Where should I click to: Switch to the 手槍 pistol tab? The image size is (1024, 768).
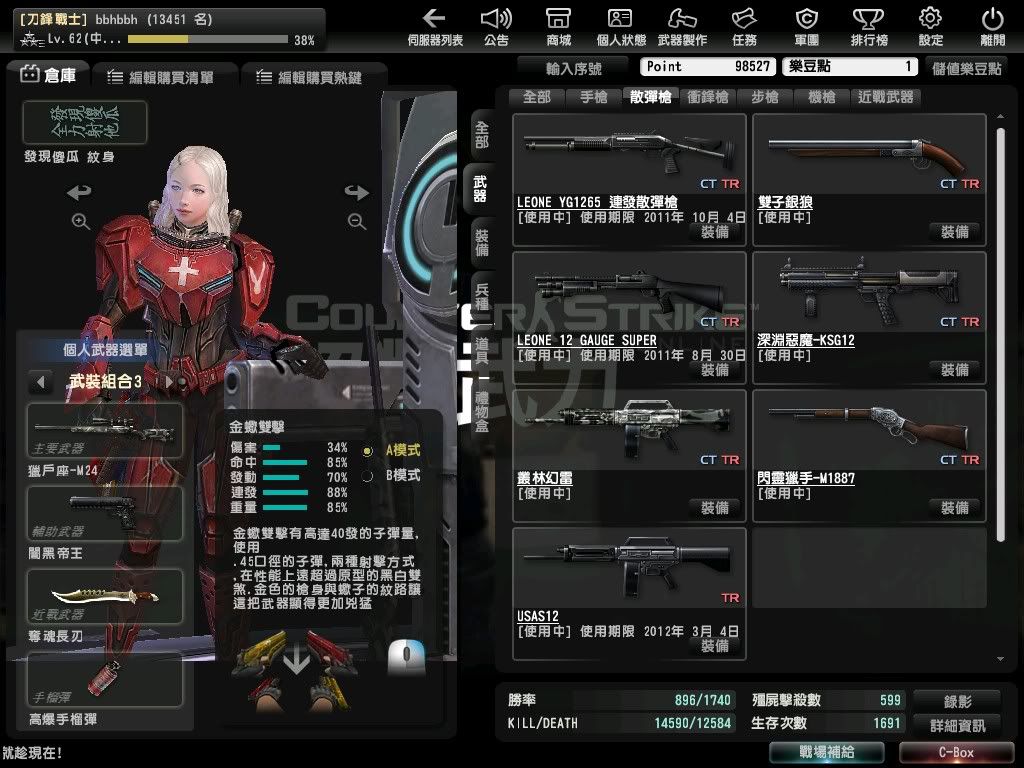[593, 97]
